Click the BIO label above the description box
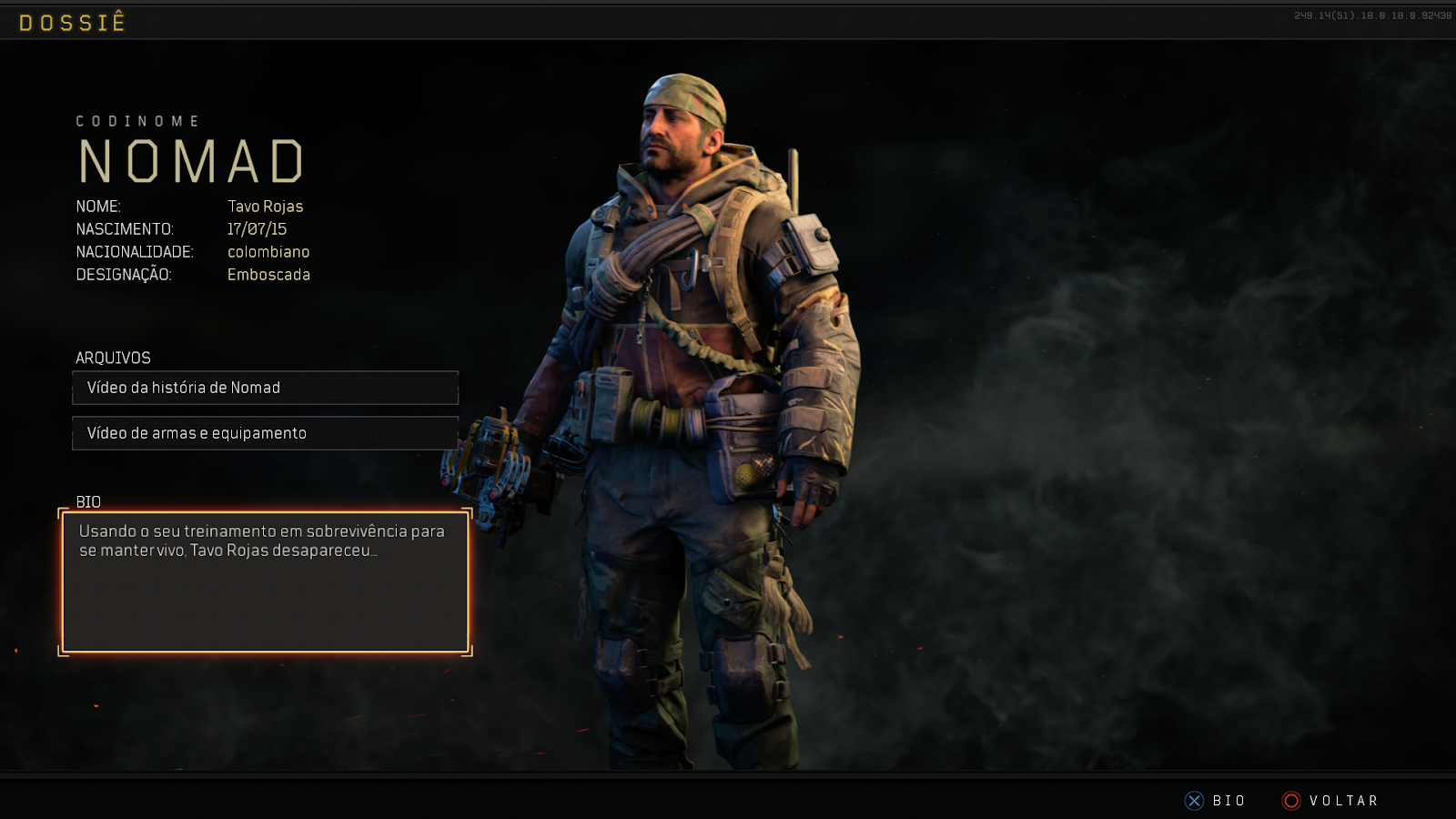This screenshot has width=1456, height=819. [87, 502]
